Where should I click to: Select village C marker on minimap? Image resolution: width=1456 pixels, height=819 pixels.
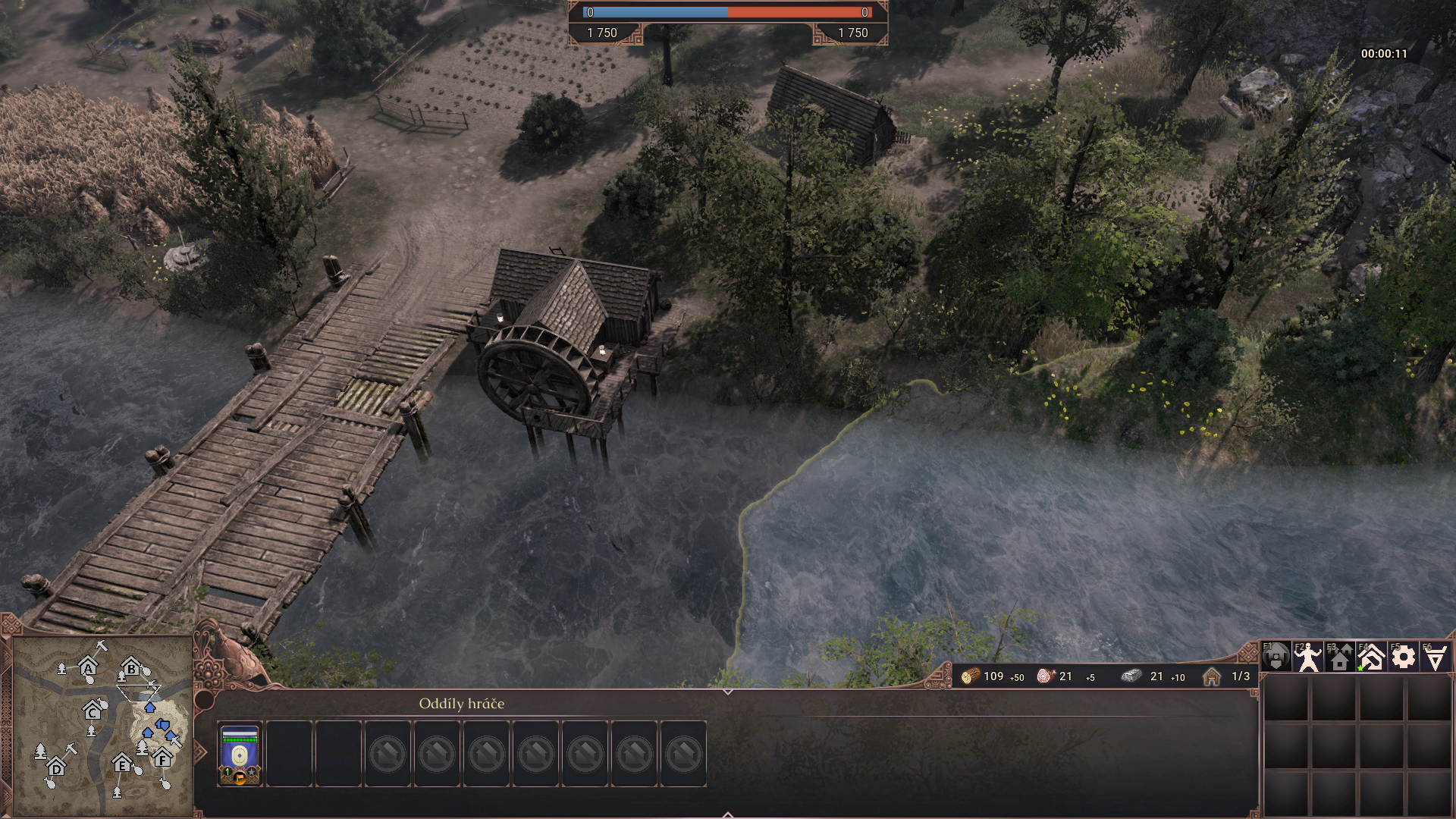(93, 712)
